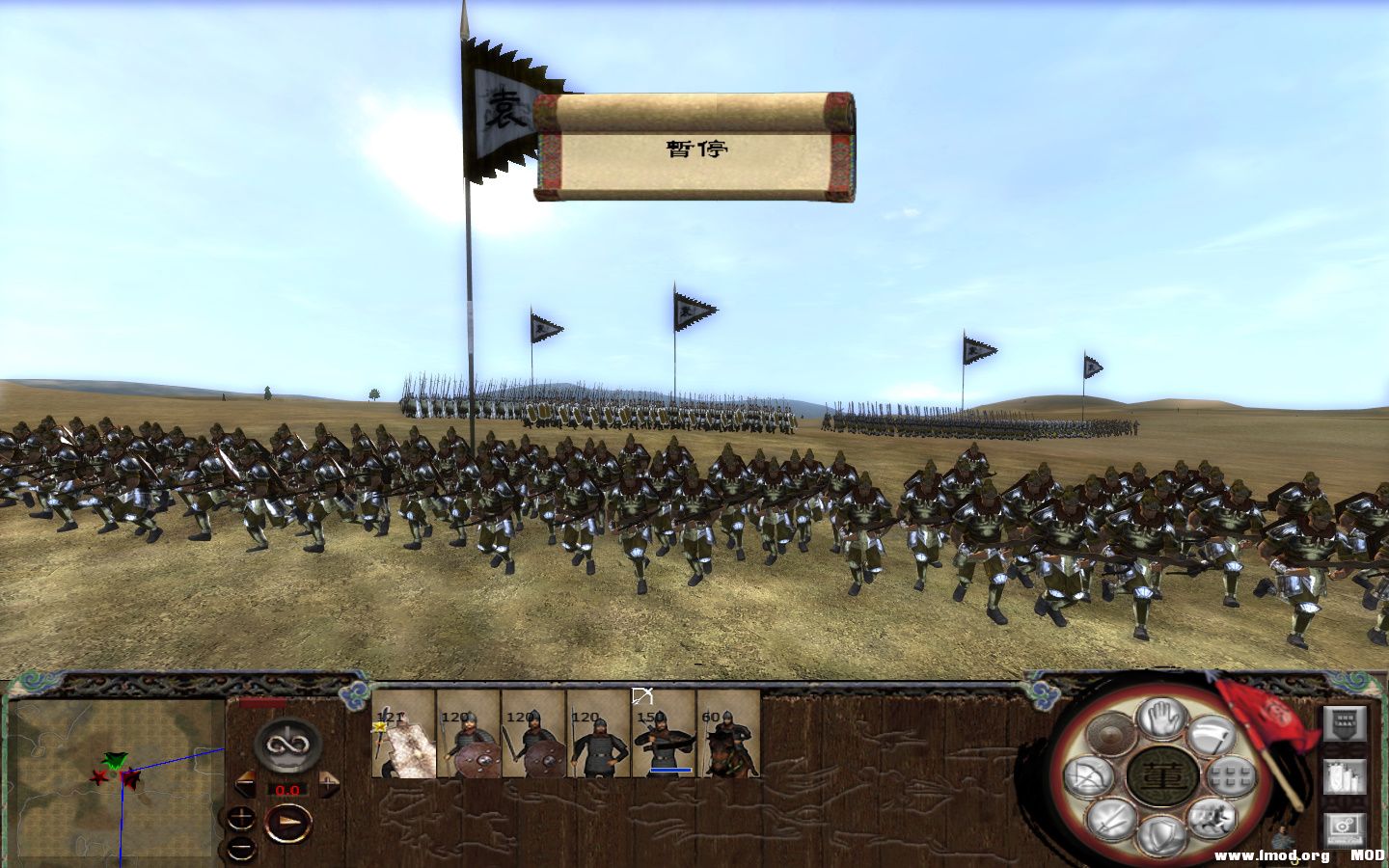This screenshot has height=868, width=1389.
Task: Click the 0.0 speed readout display
Action: pos(287,789)
